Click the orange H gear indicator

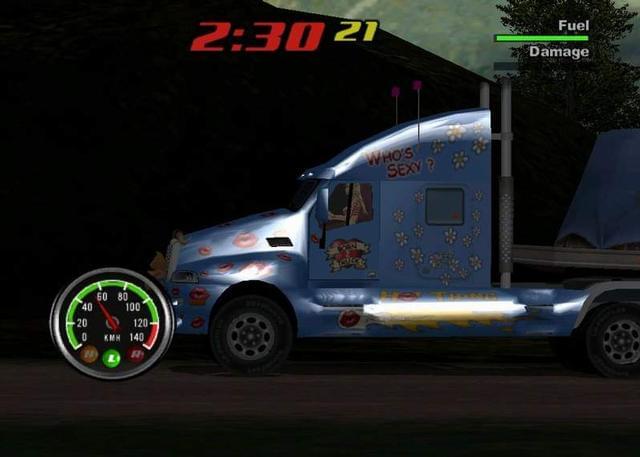[89, 354]
